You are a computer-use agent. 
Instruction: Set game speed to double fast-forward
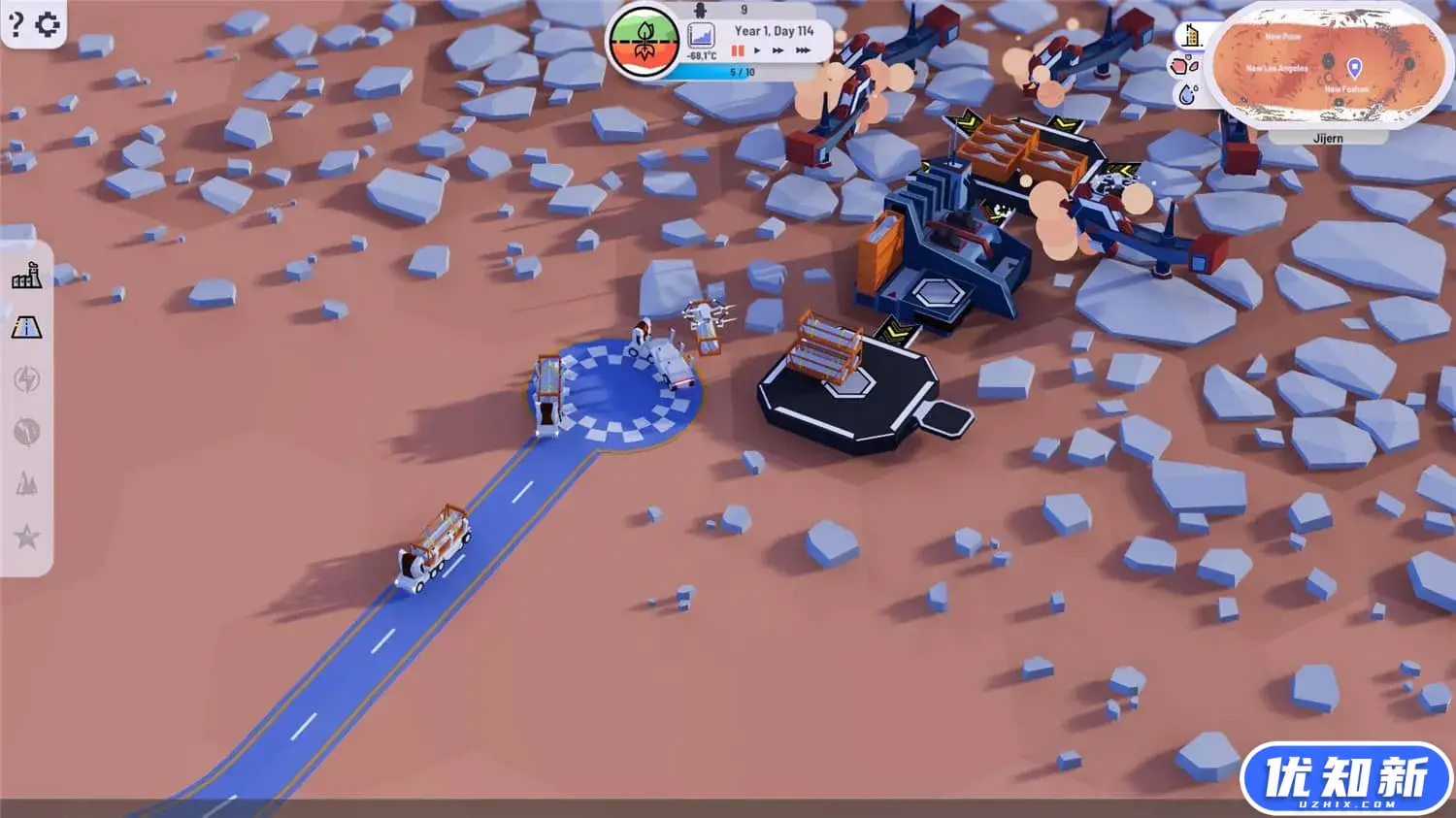pyautogui.click(x=778, y=50)
